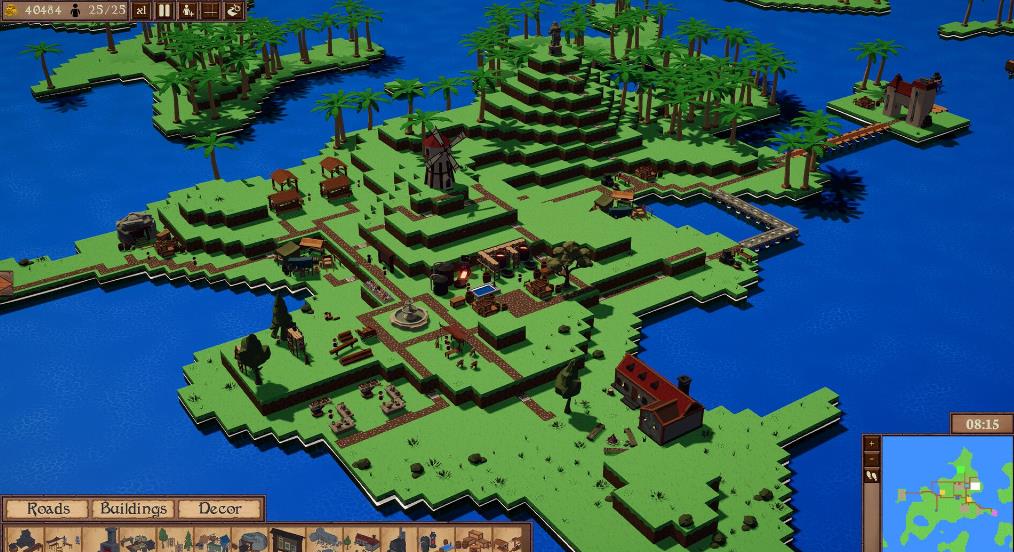Toggle the grid overlay button
The image size is (1014, 552).
210,10
